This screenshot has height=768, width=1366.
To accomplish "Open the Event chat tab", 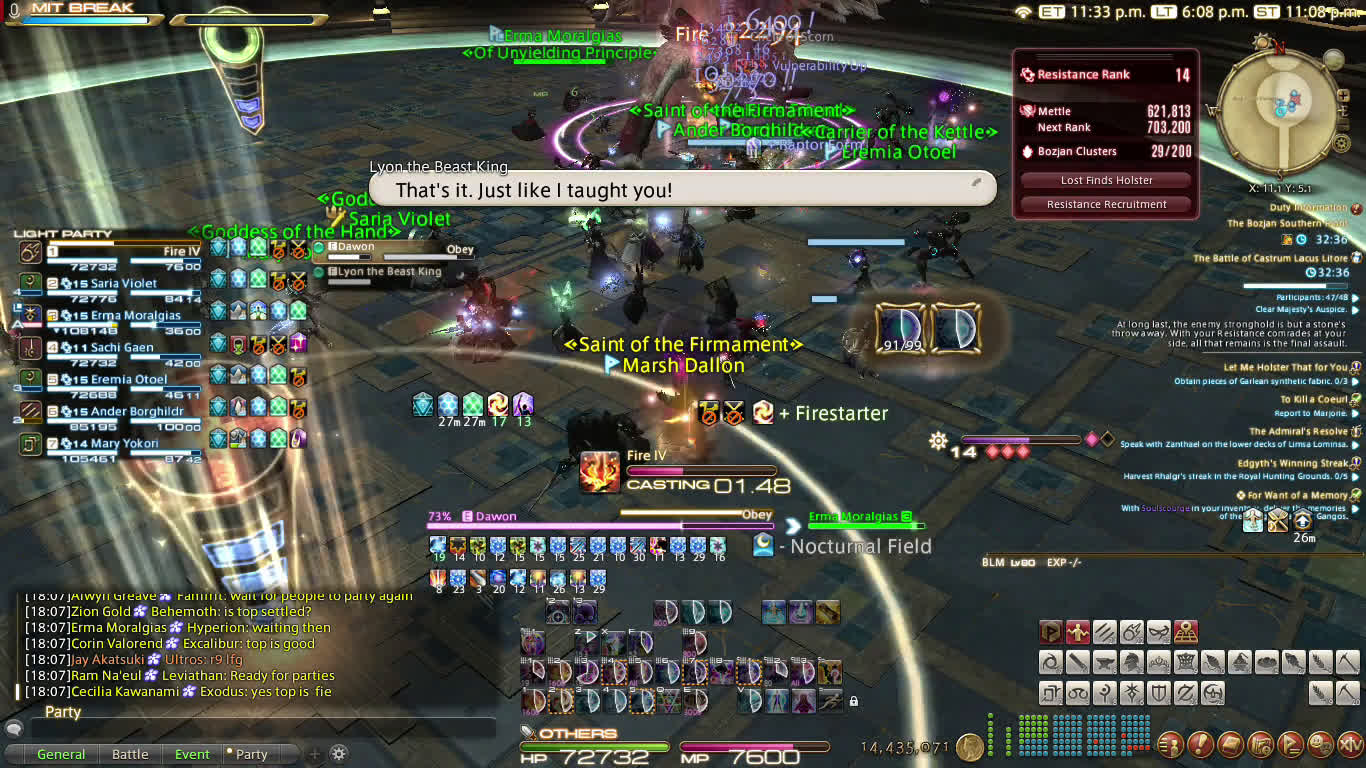I will (x=192, y=754).
